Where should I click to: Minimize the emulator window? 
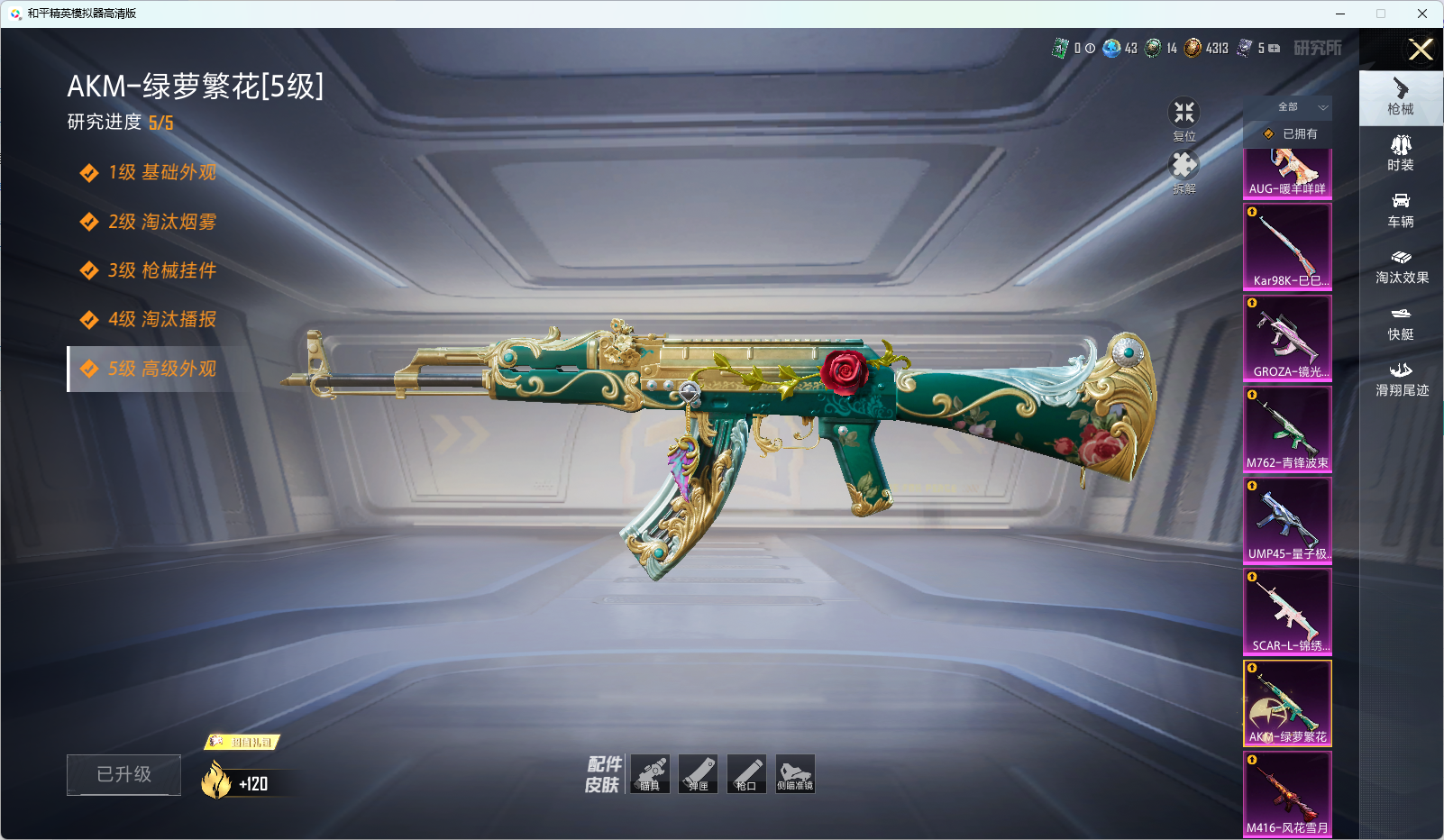click(x=1340, y=14)
